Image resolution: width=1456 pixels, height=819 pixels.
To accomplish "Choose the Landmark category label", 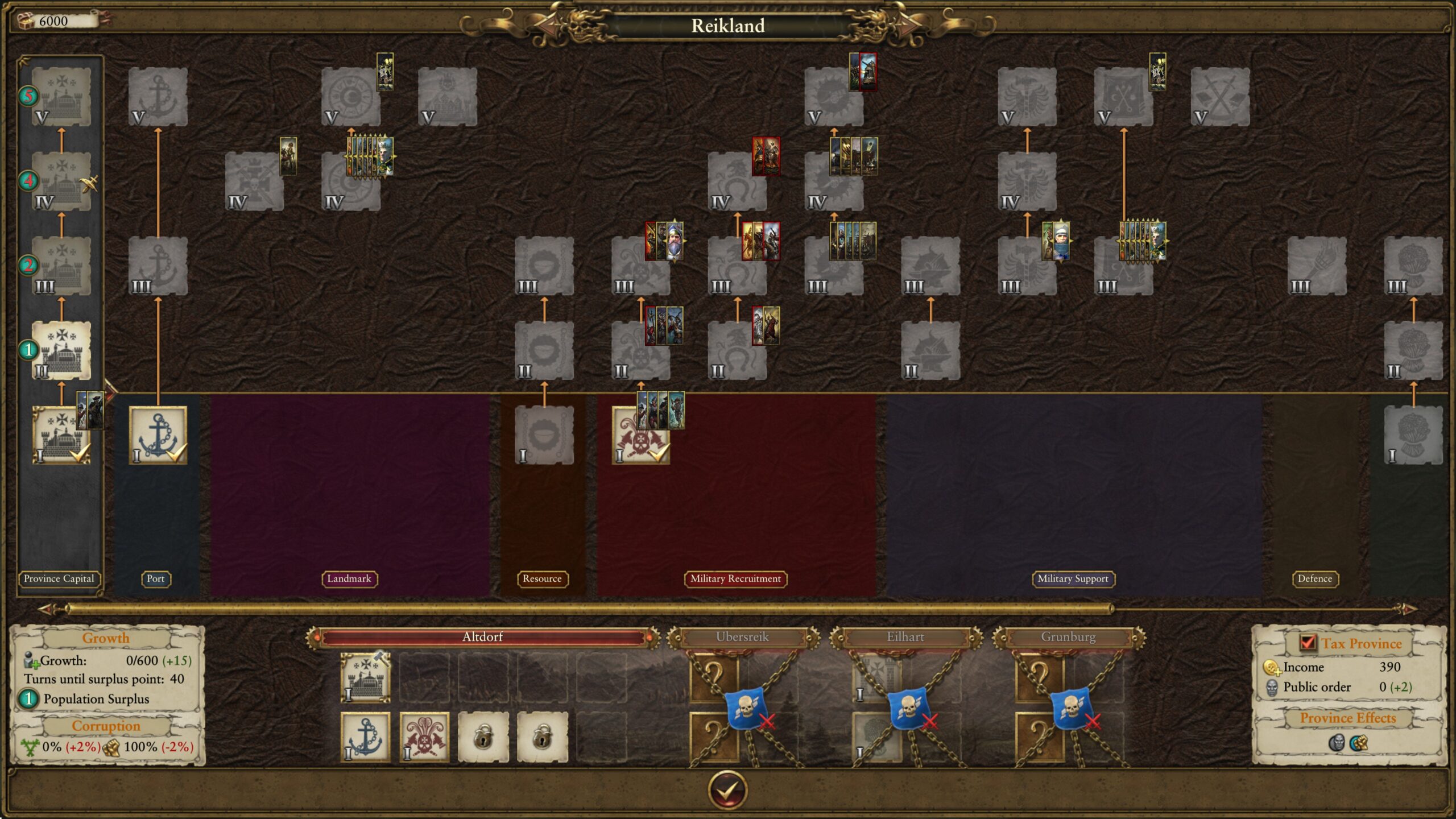I will 349,578.
